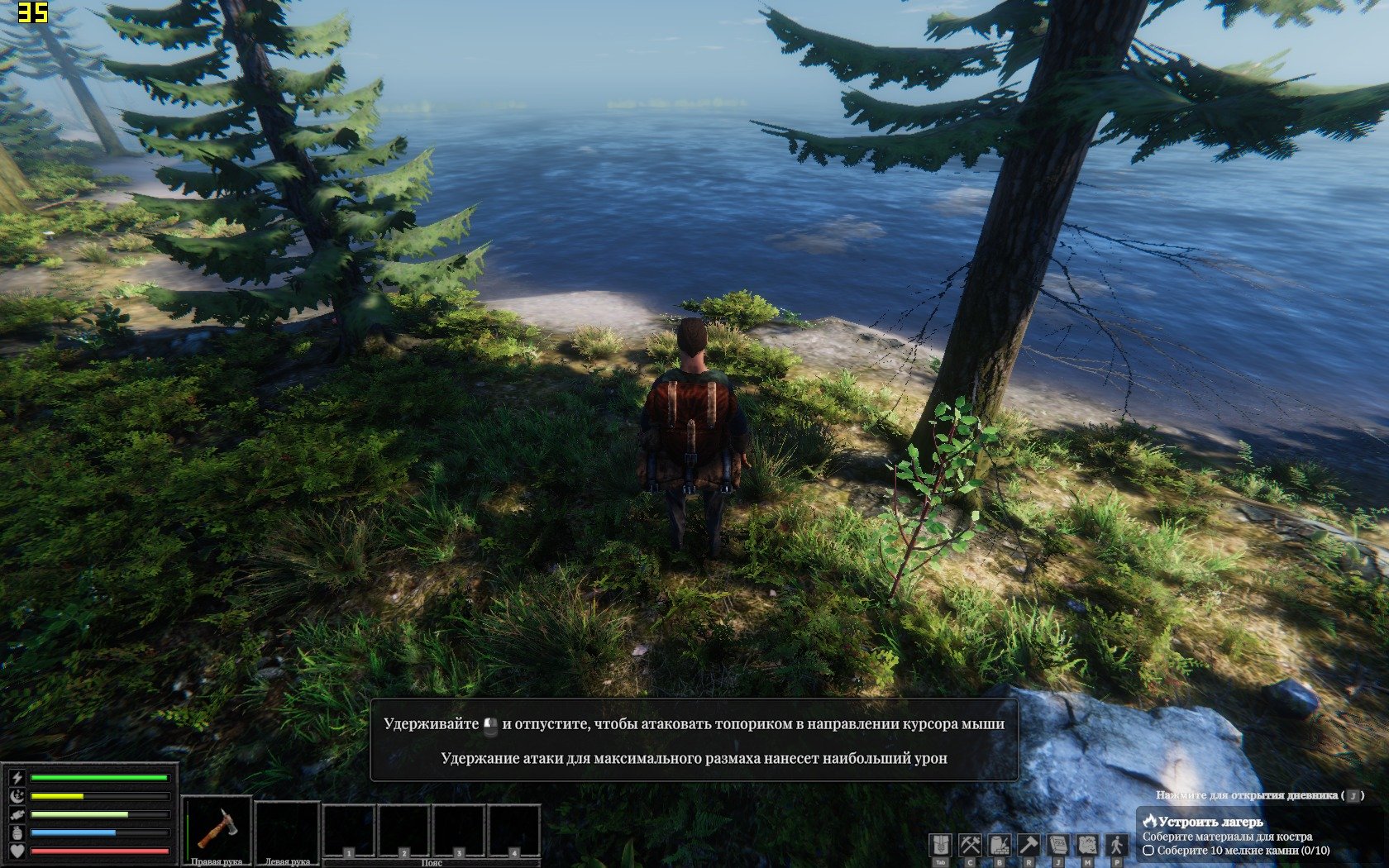Click the empty left hand slot
1389x868 pixels.
287,829
